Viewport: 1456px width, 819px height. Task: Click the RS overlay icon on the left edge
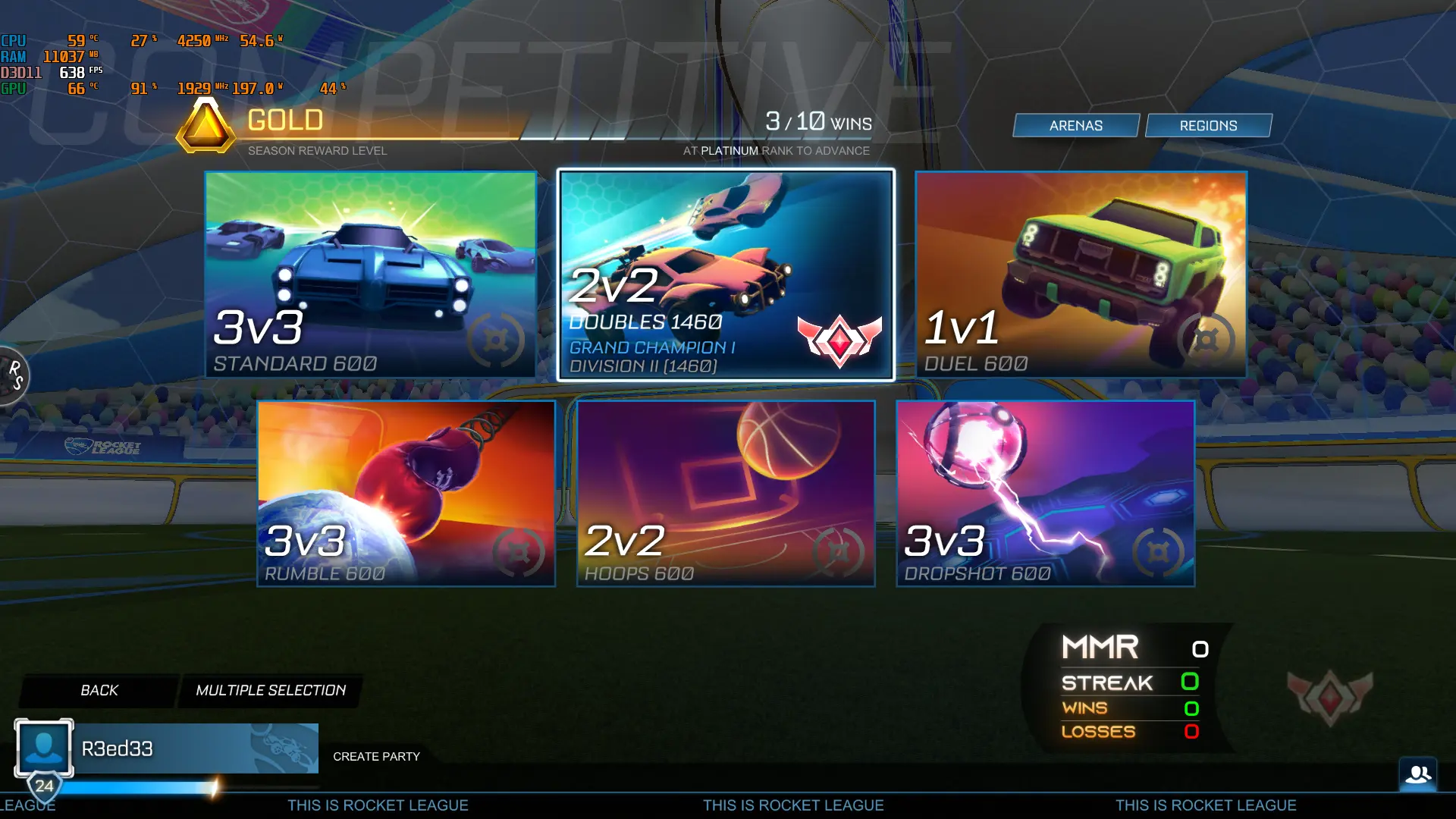[x=14, y=377]
